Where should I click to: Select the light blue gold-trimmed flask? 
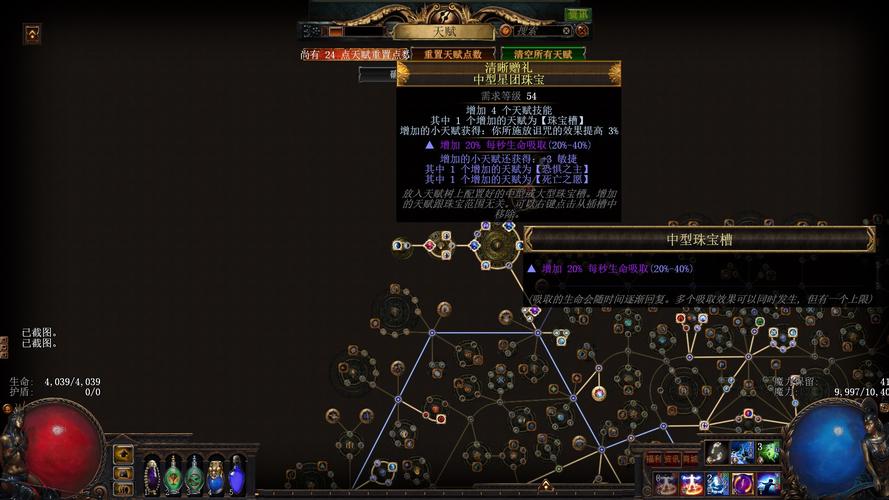(x=215, y=475)
